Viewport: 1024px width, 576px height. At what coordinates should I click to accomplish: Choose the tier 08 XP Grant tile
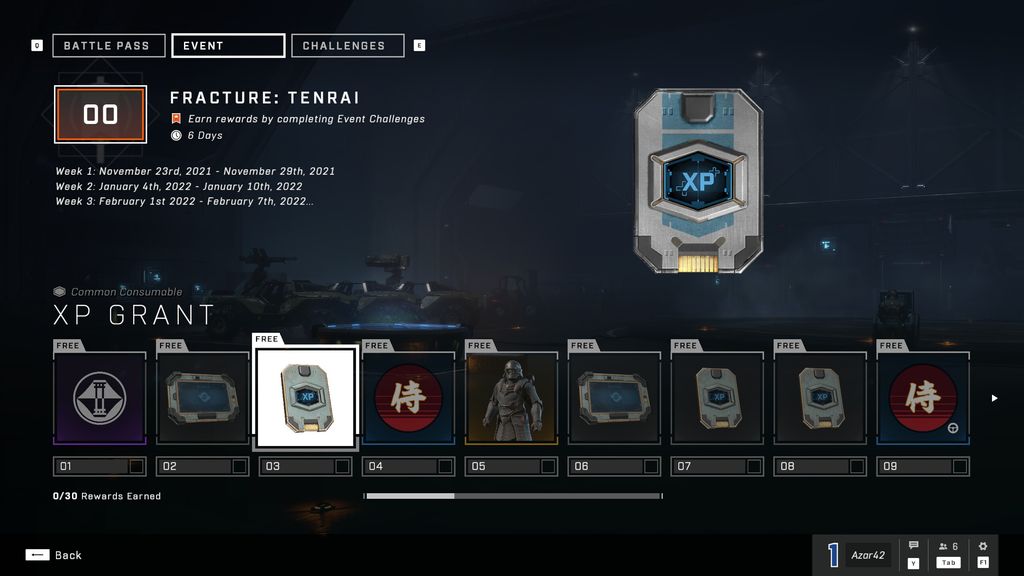820,398
